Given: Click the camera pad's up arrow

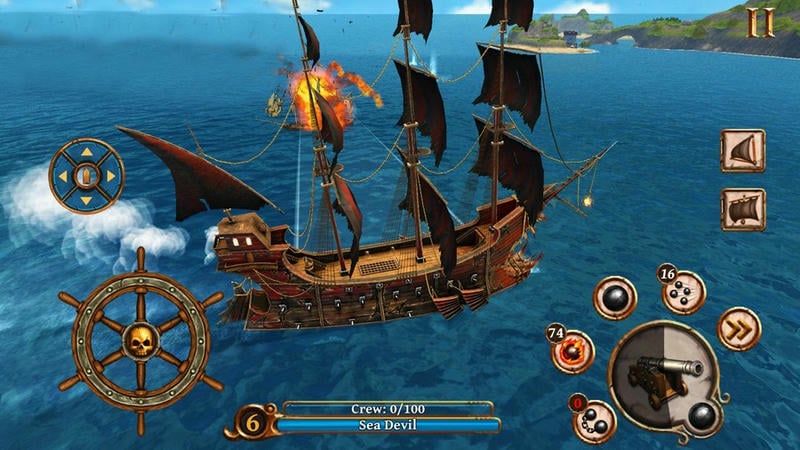Looking at the screenshot, I should coord(87,154).
